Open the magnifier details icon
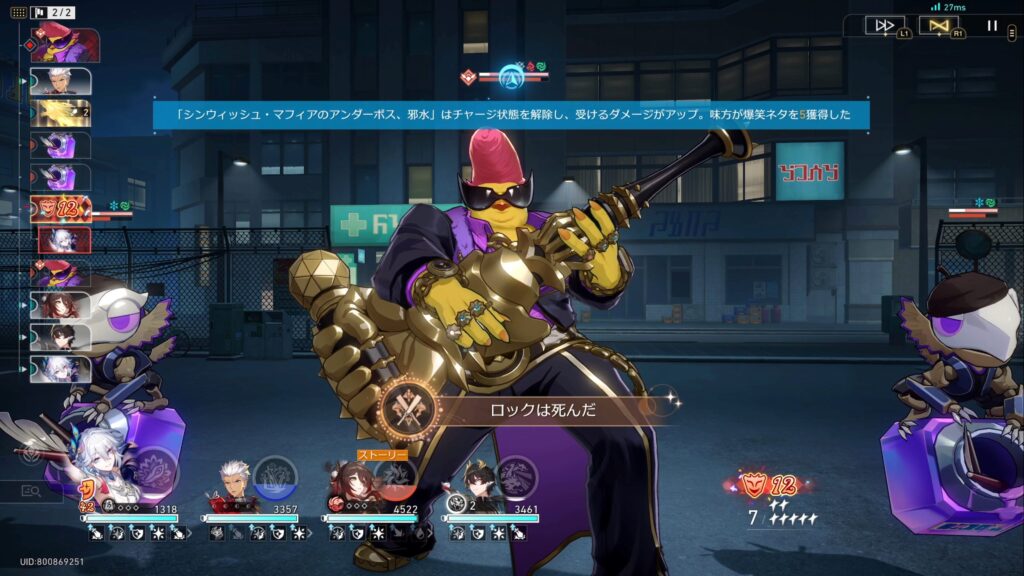The width and height of the screenshot is (1024, 576). click(x=30, y=491)
